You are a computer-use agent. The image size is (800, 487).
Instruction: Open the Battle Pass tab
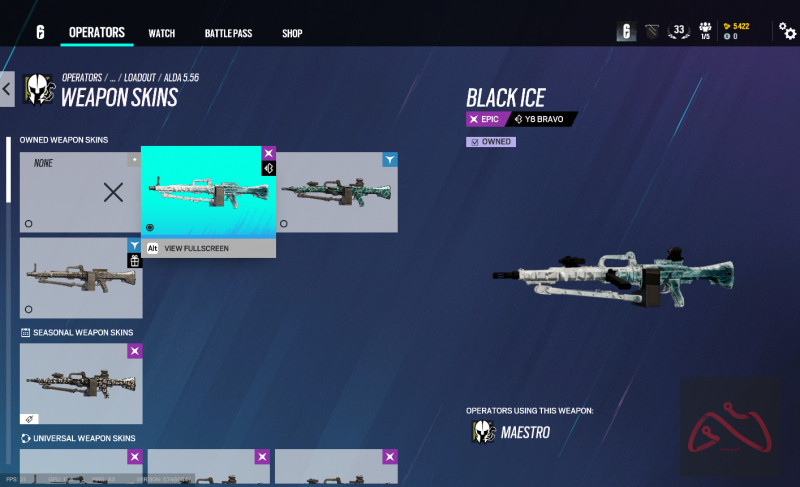tap(228, 33)
